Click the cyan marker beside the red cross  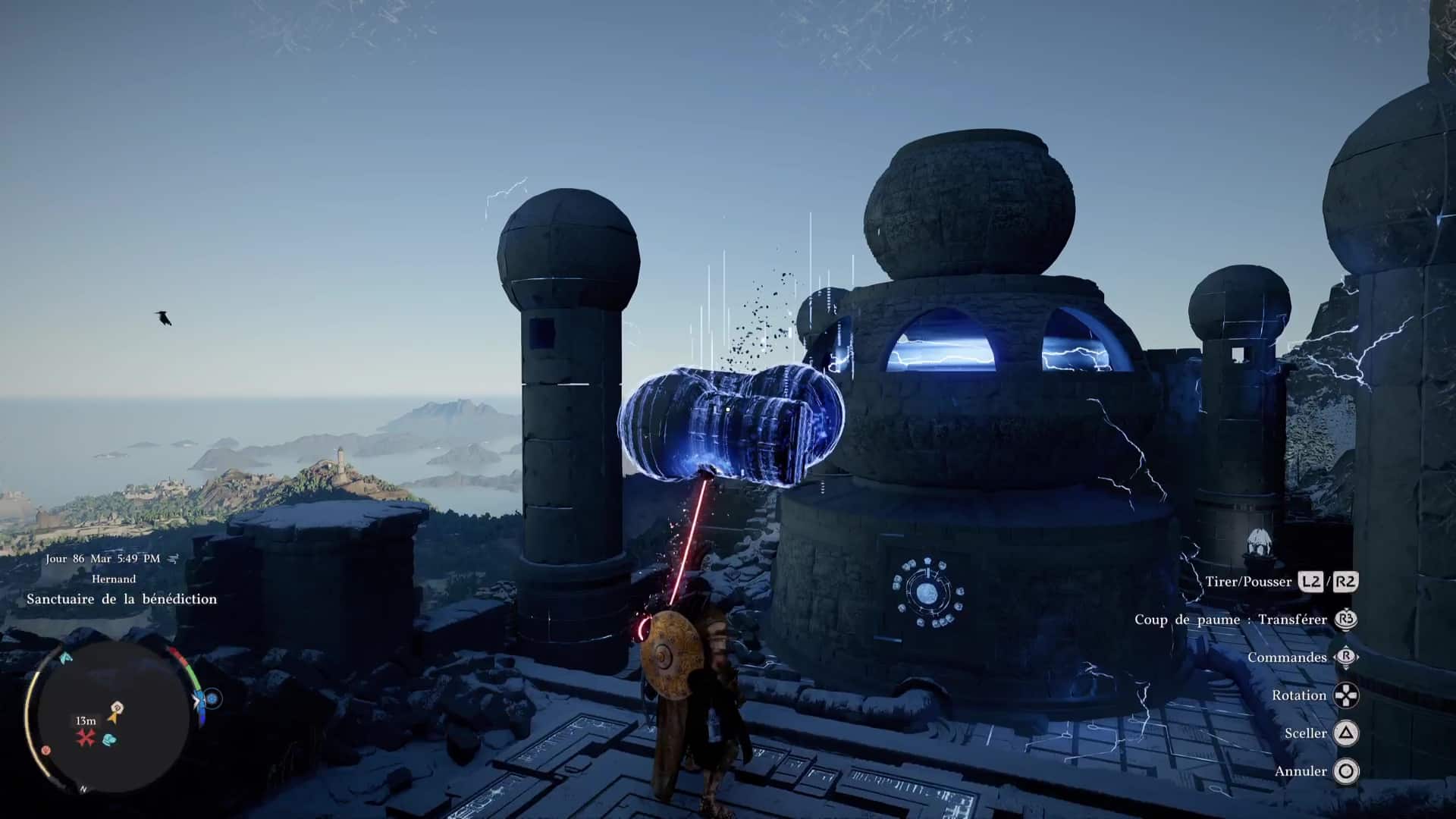coord(109,739)
